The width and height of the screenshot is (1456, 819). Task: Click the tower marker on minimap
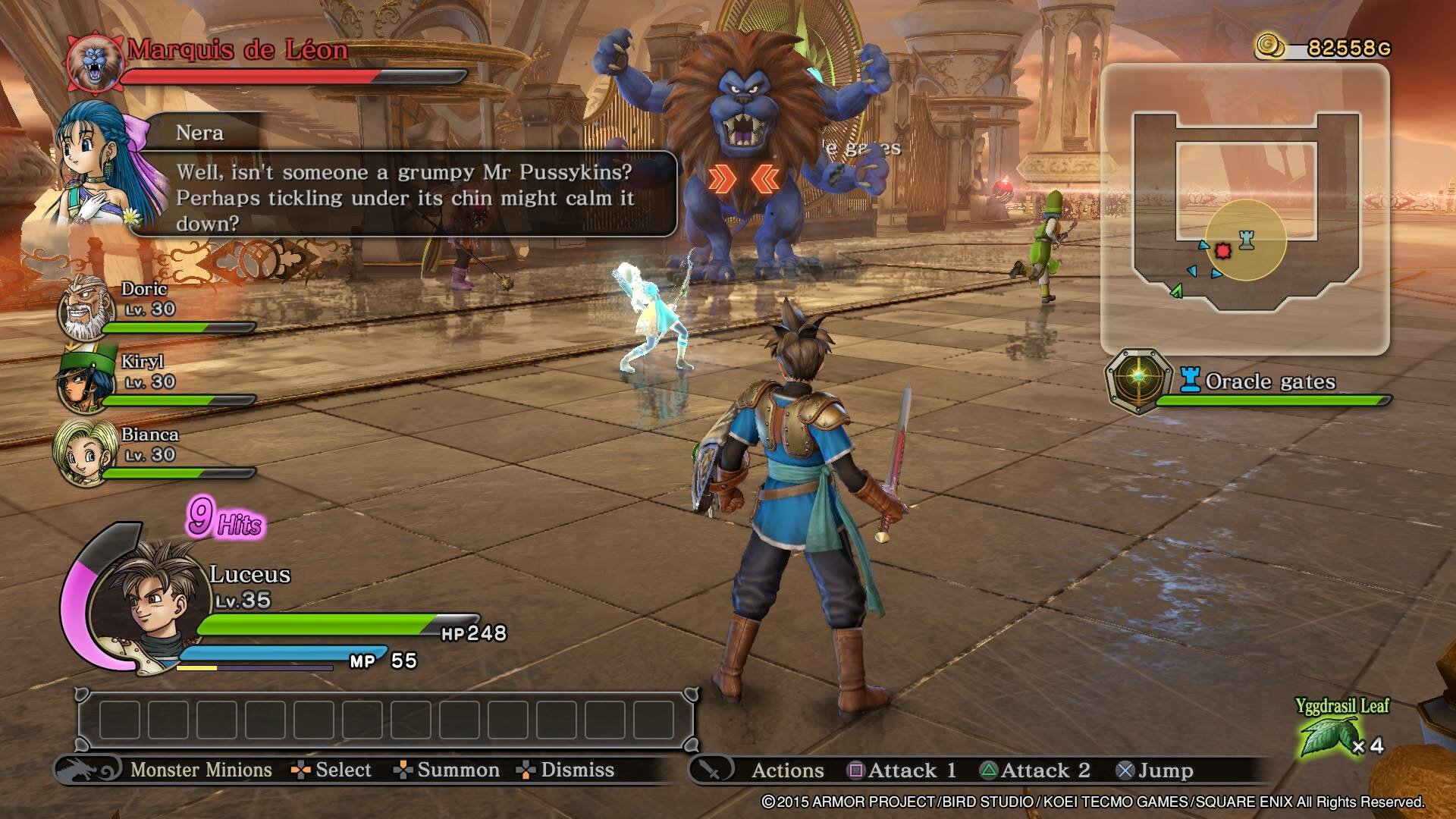coord(1246,240)
